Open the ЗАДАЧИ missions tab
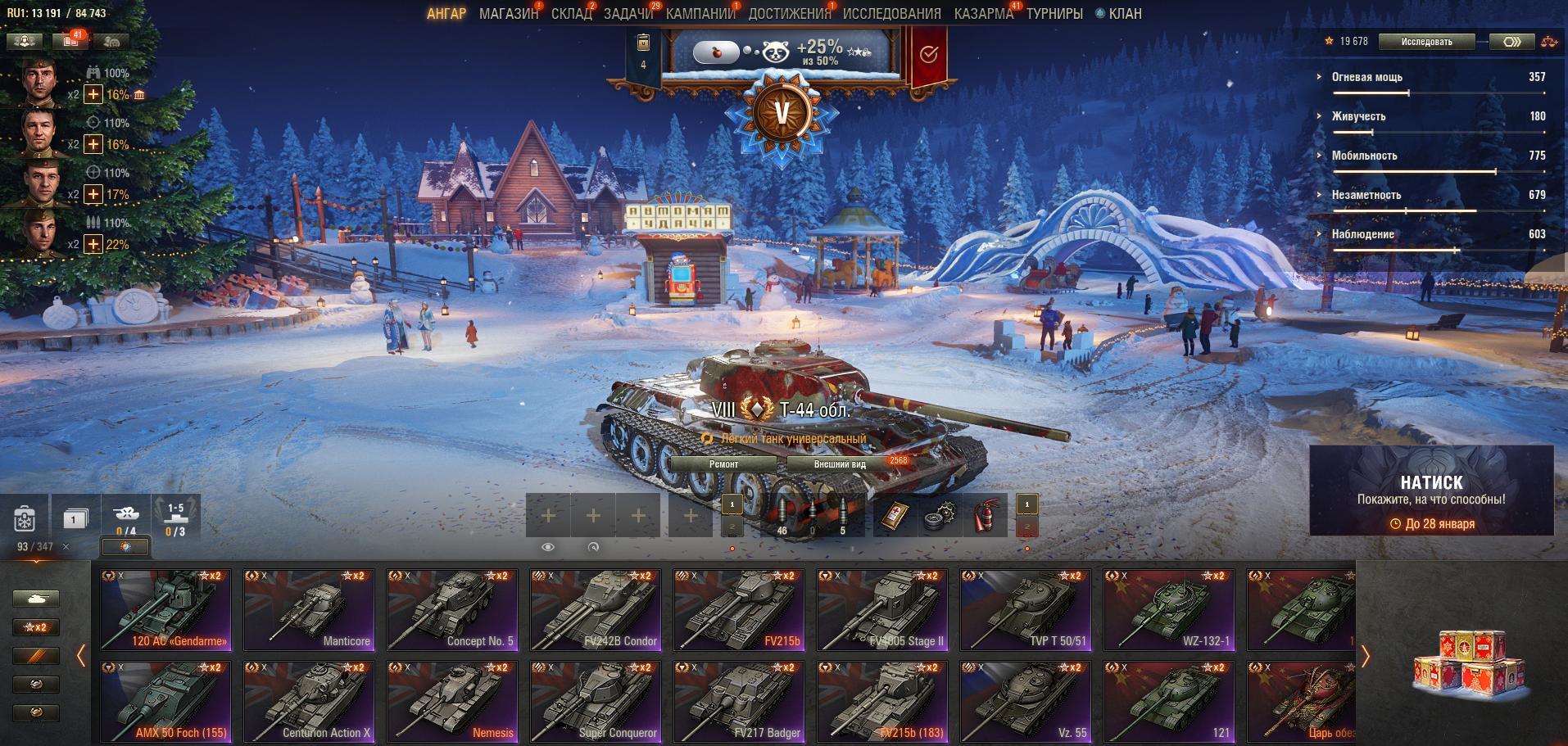The image size is (1568, 746). point(628,14)
